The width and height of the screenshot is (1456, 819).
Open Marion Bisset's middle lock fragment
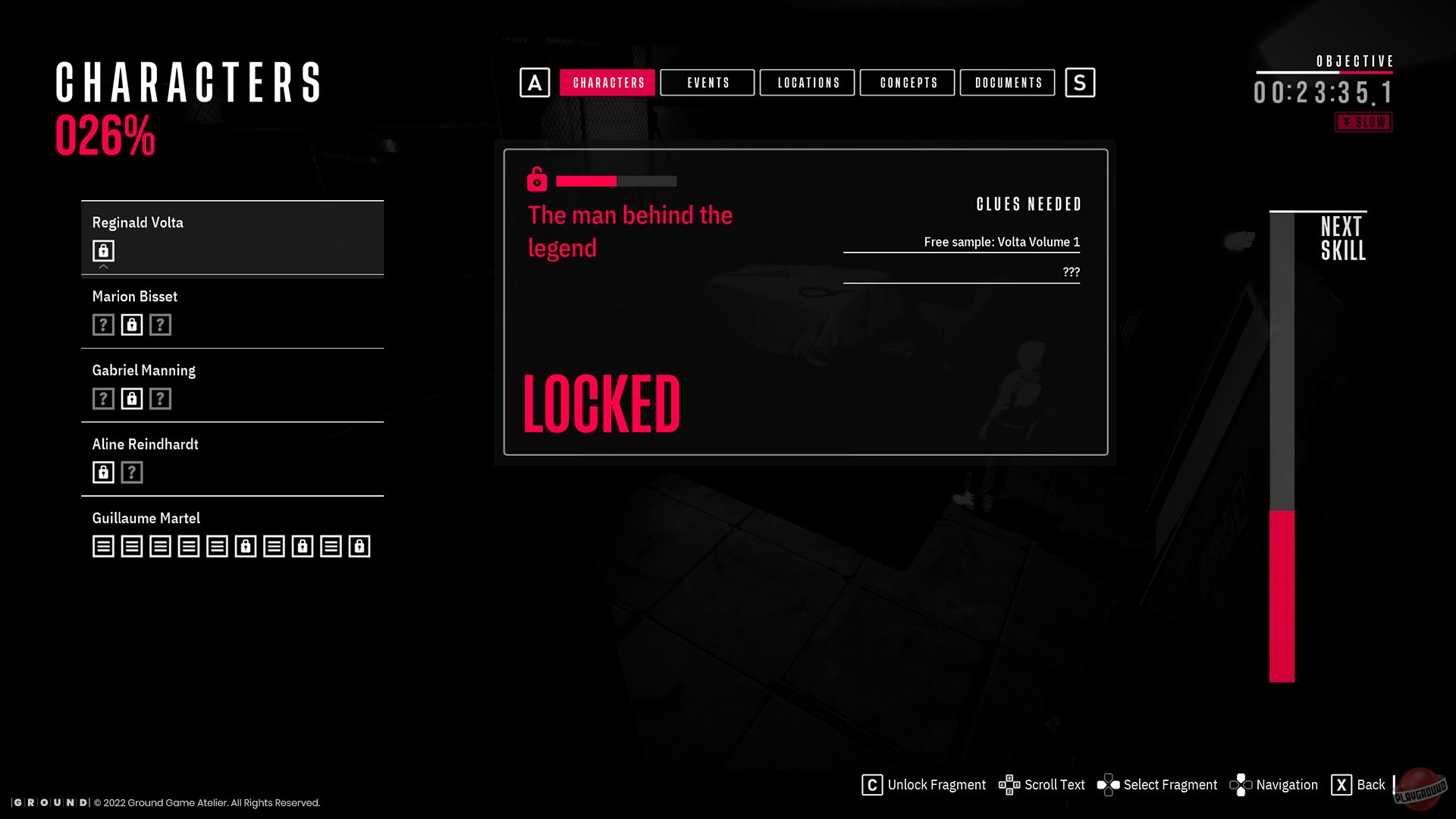pos(131,324)
